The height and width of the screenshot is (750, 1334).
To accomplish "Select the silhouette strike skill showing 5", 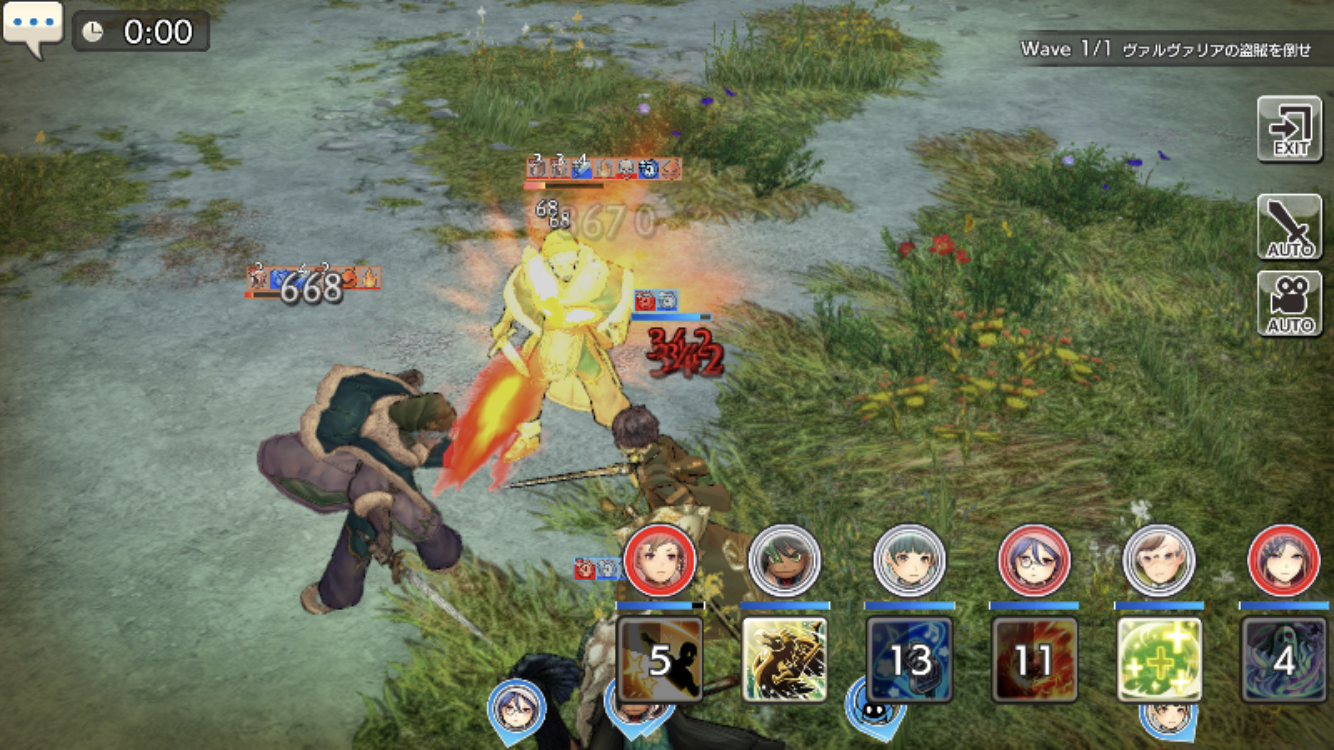I will pos(659,659).
